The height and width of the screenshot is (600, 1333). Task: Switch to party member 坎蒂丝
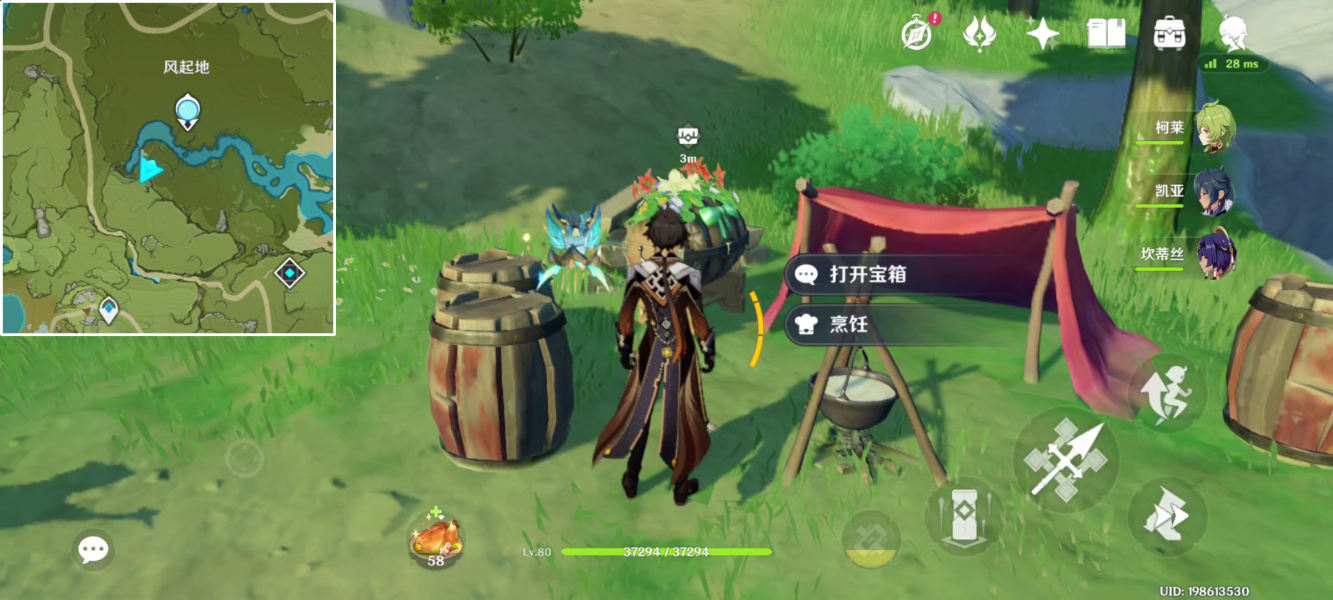(x=1214, y=254)
